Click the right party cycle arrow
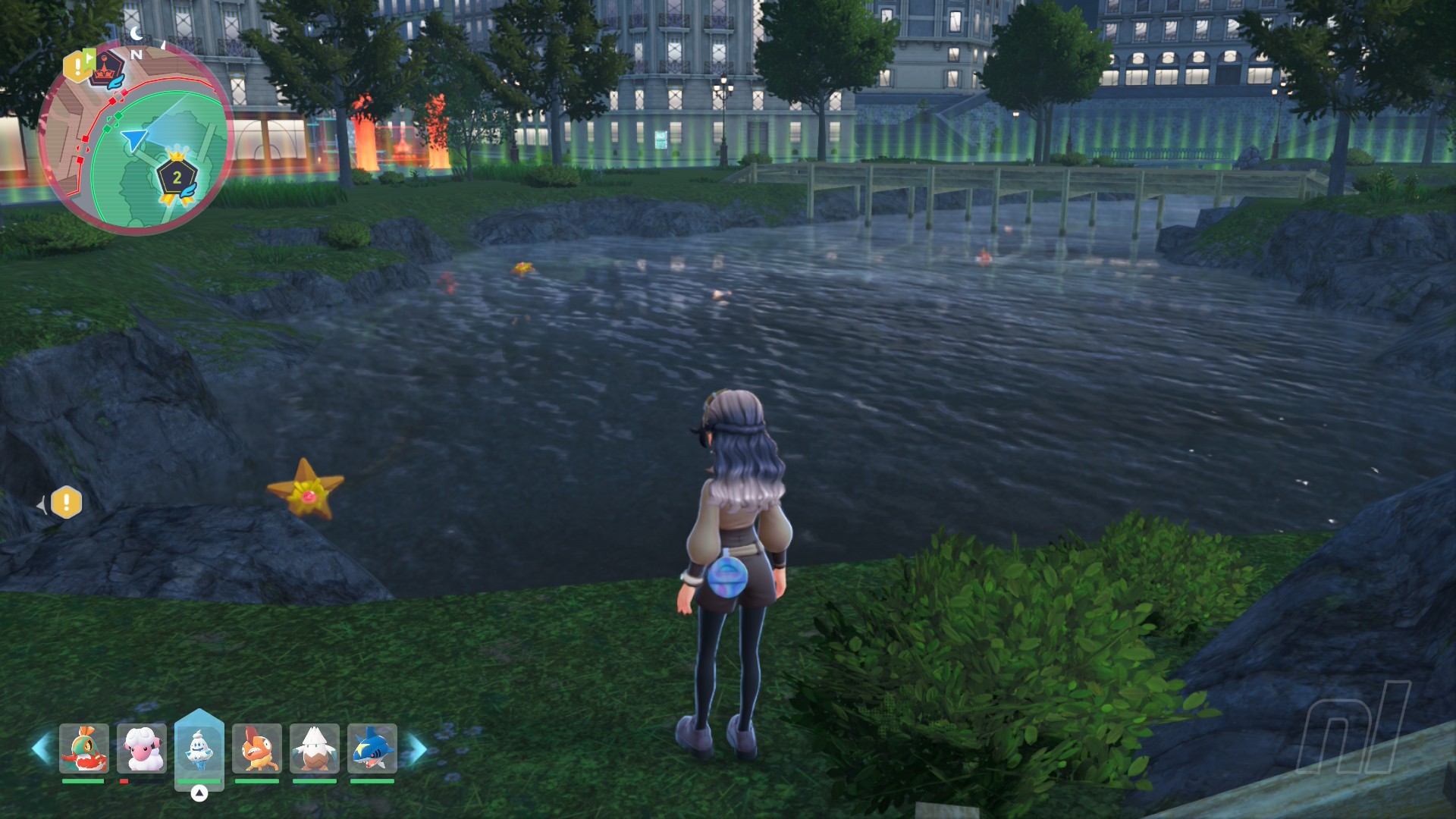Viewport: 1456px width, 819px height. point(416,749)
